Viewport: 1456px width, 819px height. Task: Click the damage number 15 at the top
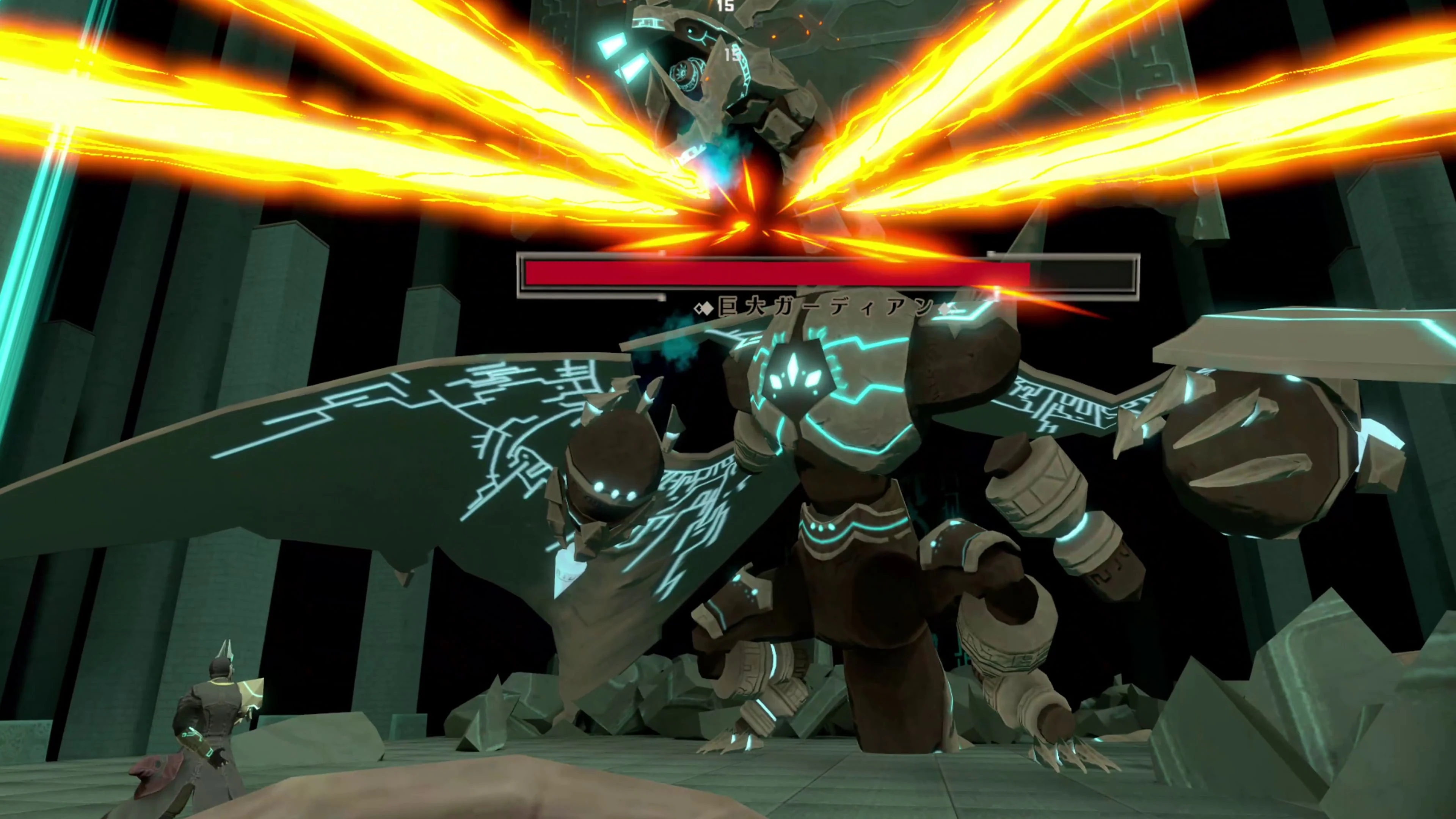point(726,7)
